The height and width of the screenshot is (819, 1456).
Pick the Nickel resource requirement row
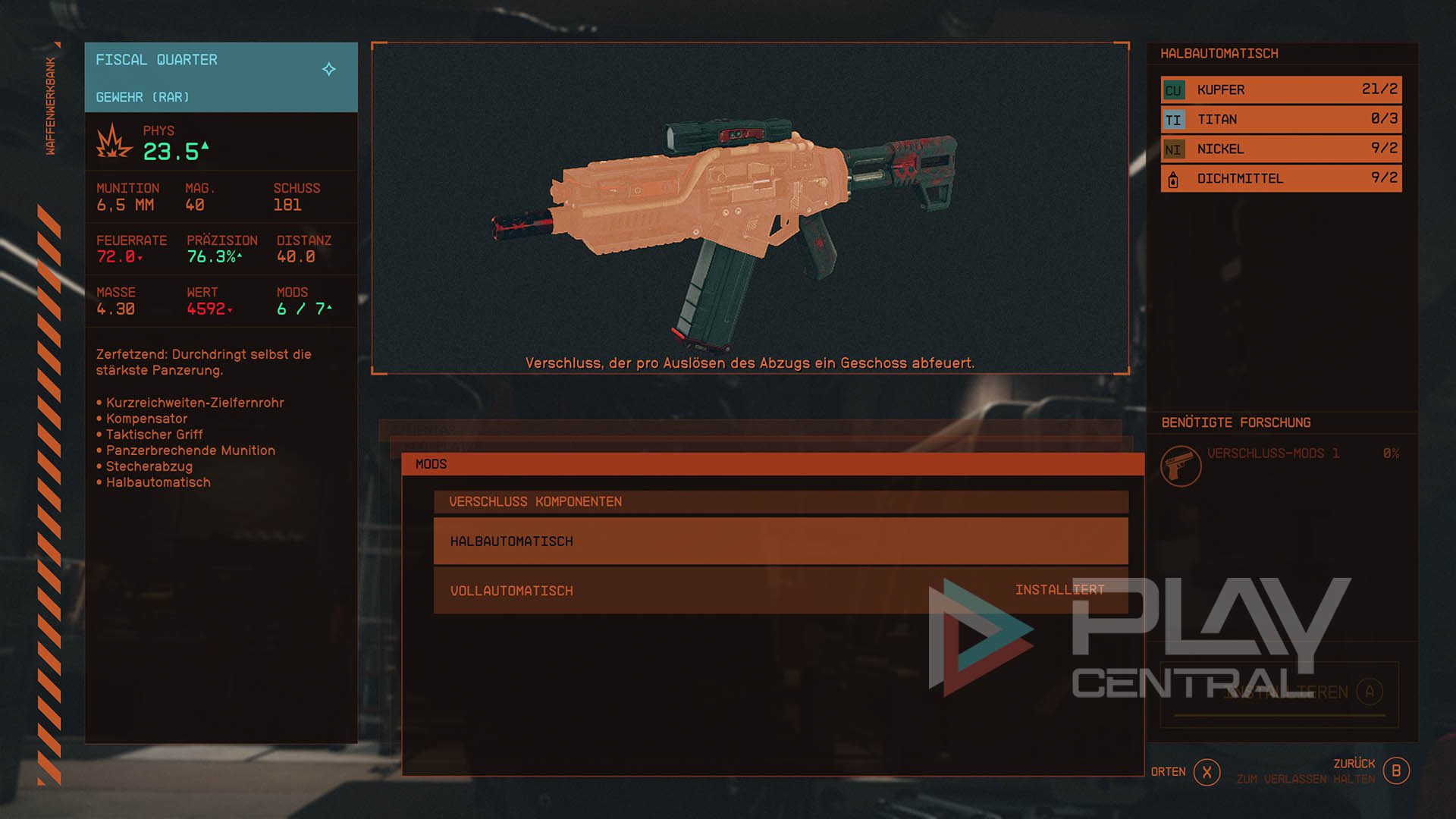(x=1281, y=149)
